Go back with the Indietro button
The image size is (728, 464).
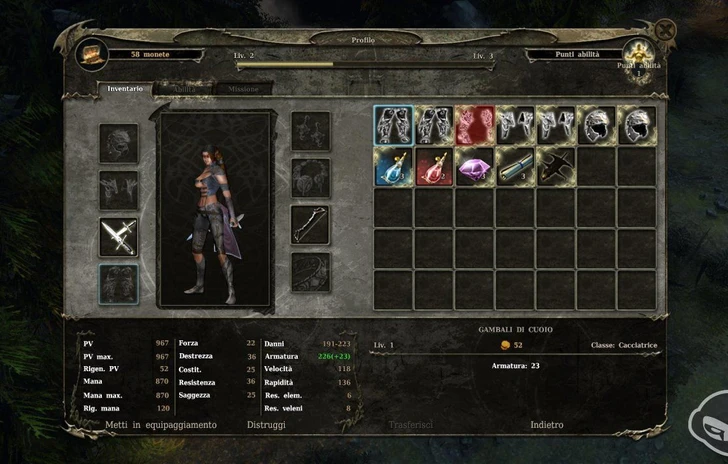tap(547, 425)
